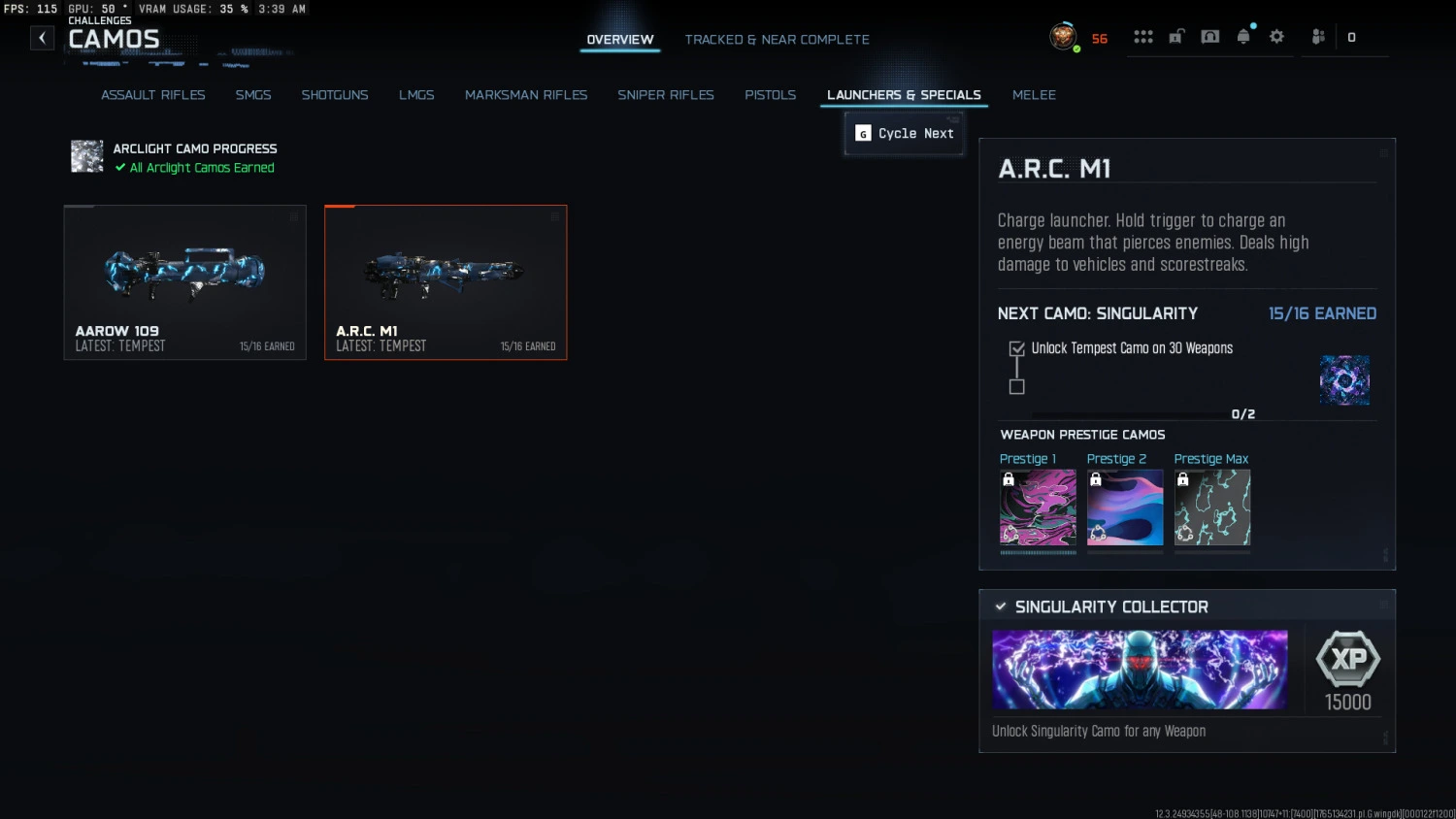
Task: Open the settings gear menu
Action: (x=1276, y=36)
